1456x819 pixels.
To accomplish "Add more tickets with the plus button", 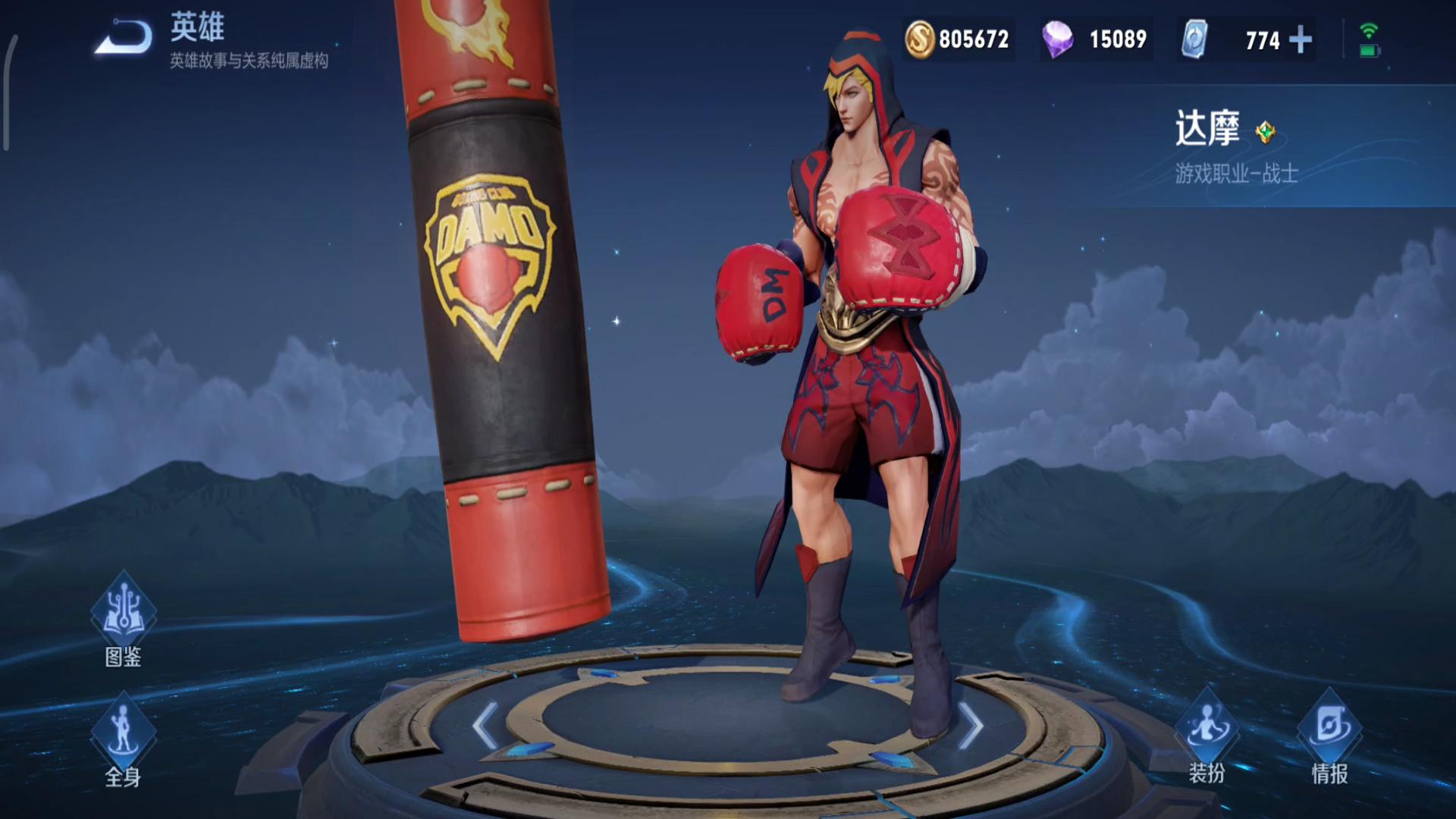I will click(x=1301, y=39).
